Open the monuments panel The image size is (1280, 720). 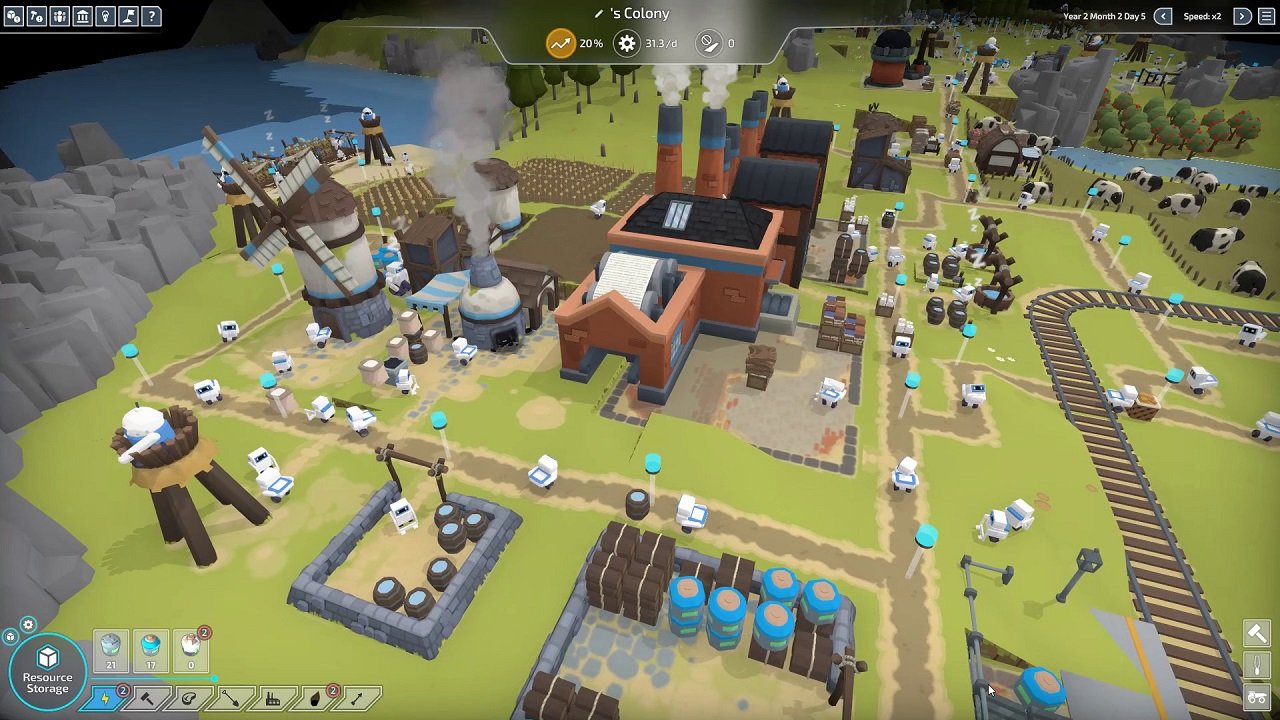click(x=84, y=16)
